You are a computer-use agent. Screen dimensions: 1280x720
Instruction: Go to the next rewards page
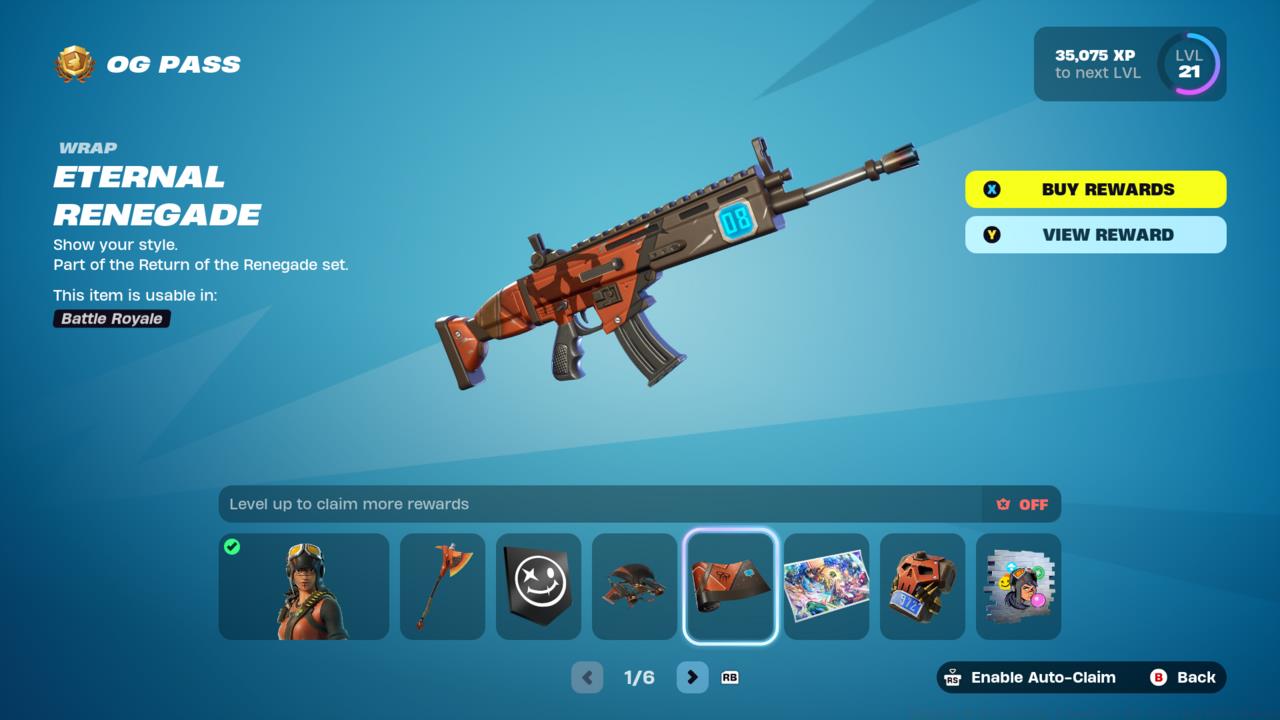[692, 677]
